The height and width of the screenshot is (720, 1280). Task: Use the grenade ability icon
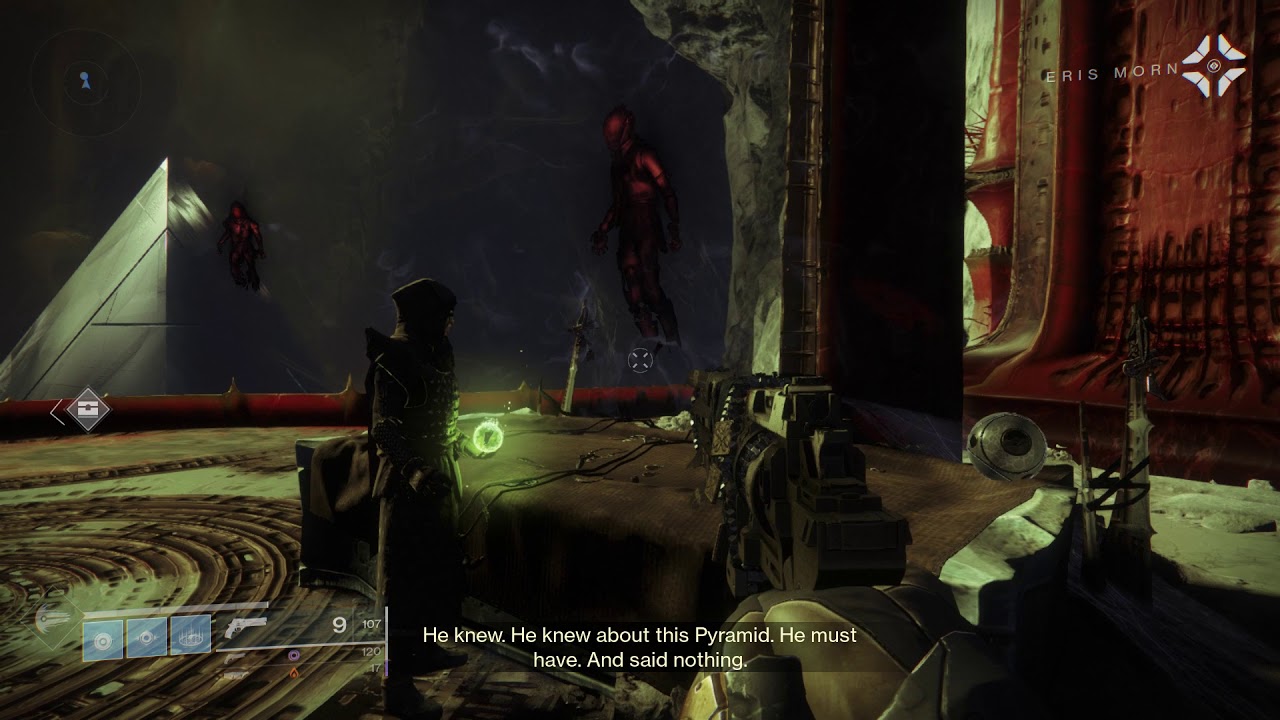pos(103,638)
